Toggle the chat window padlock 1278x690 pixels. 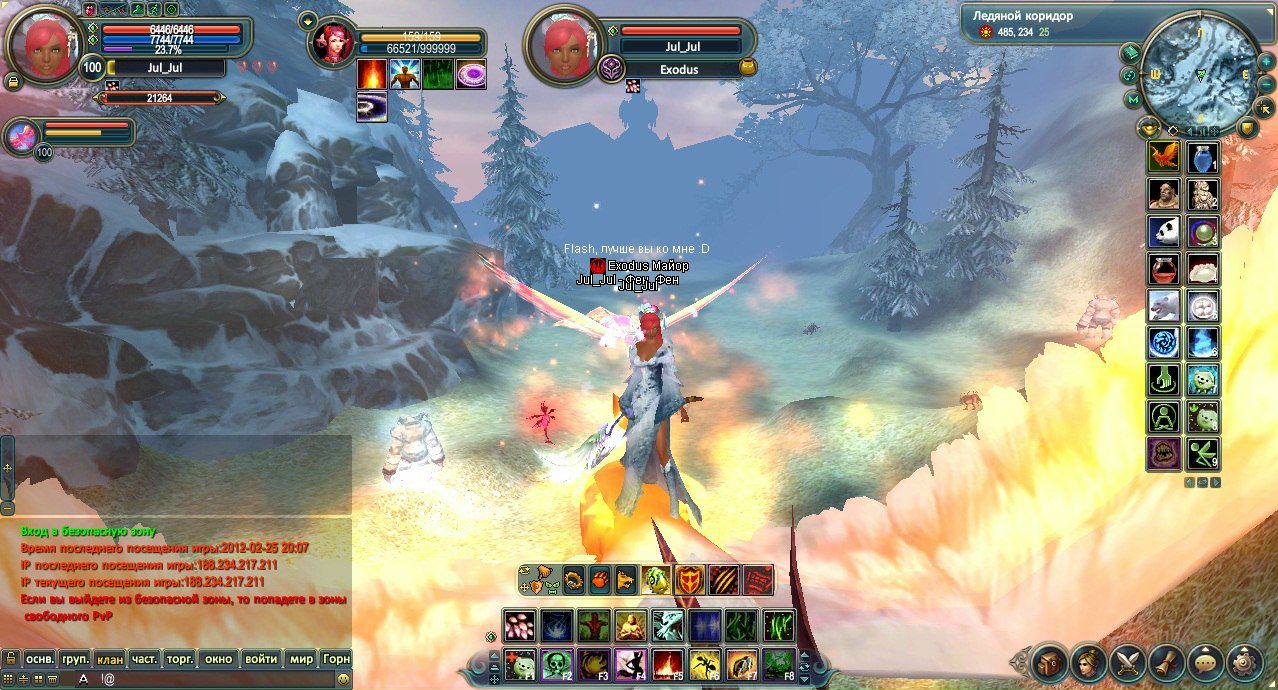pos(11,659)
